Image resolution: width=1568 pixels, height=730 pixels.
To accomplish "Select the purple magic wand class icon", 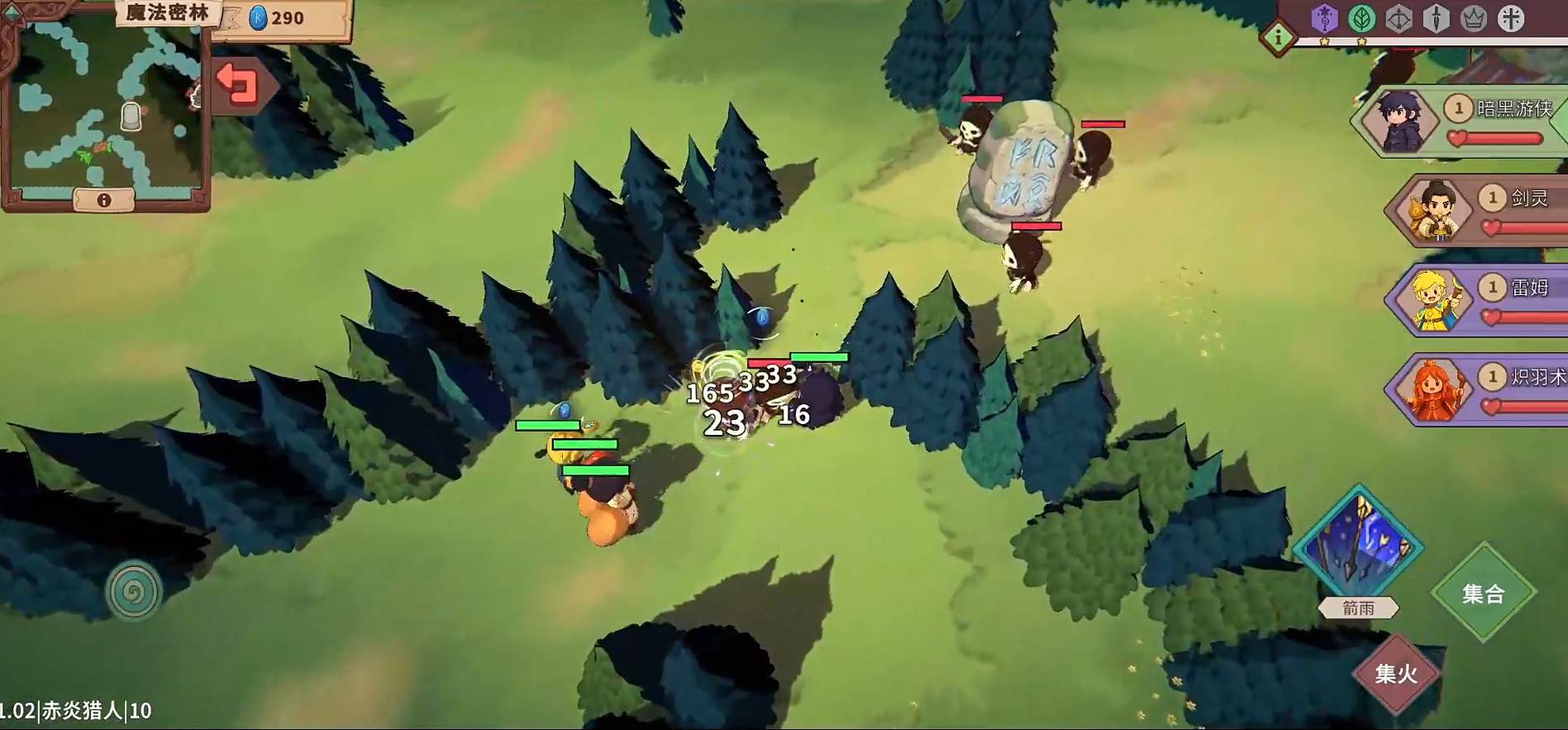I will [x=1324, y=18].
